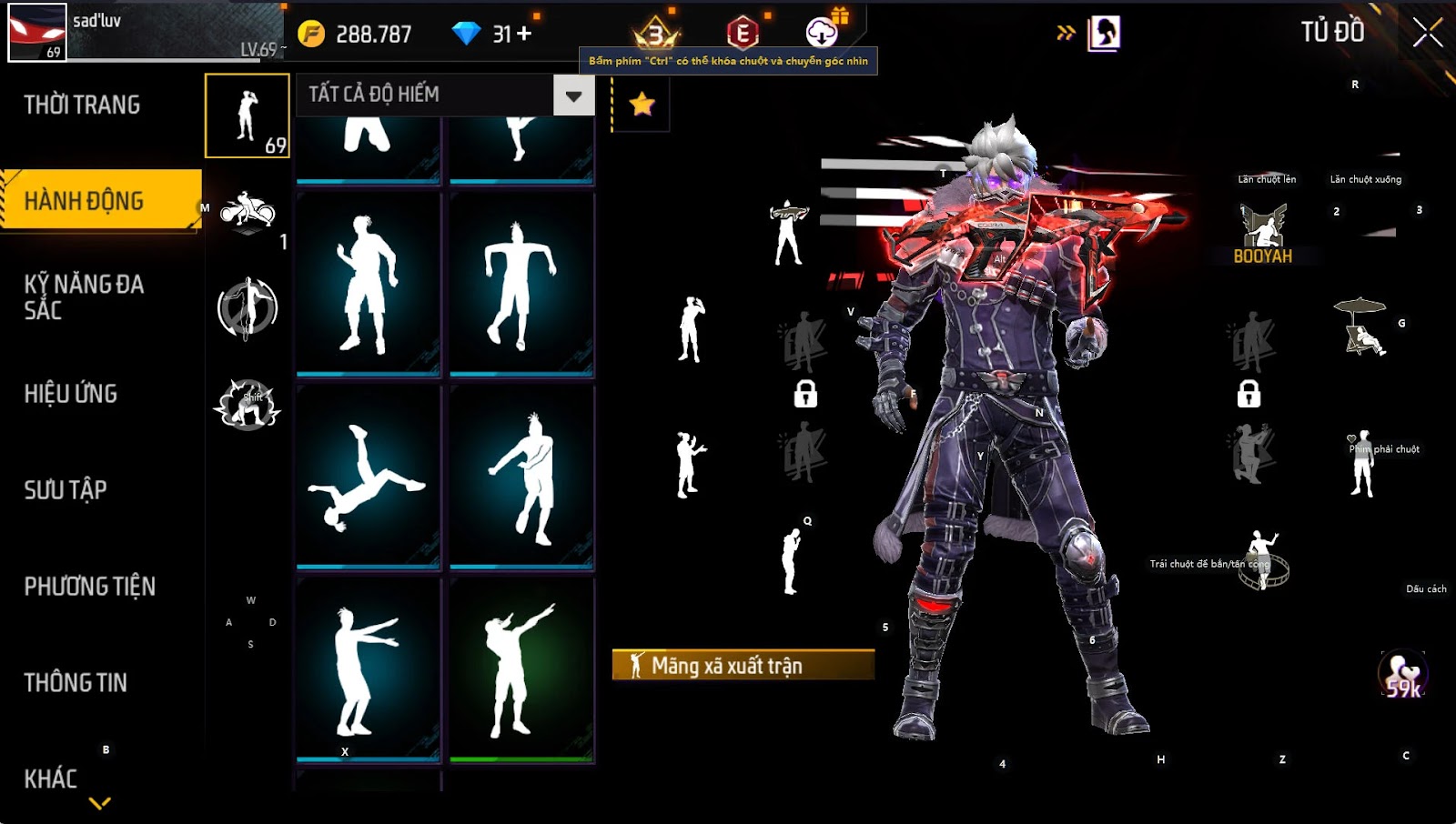Close the Tủ Đồ wardrobe screen
The width and height of the screenshot is (1456, 824).
tap(1427, 33)
